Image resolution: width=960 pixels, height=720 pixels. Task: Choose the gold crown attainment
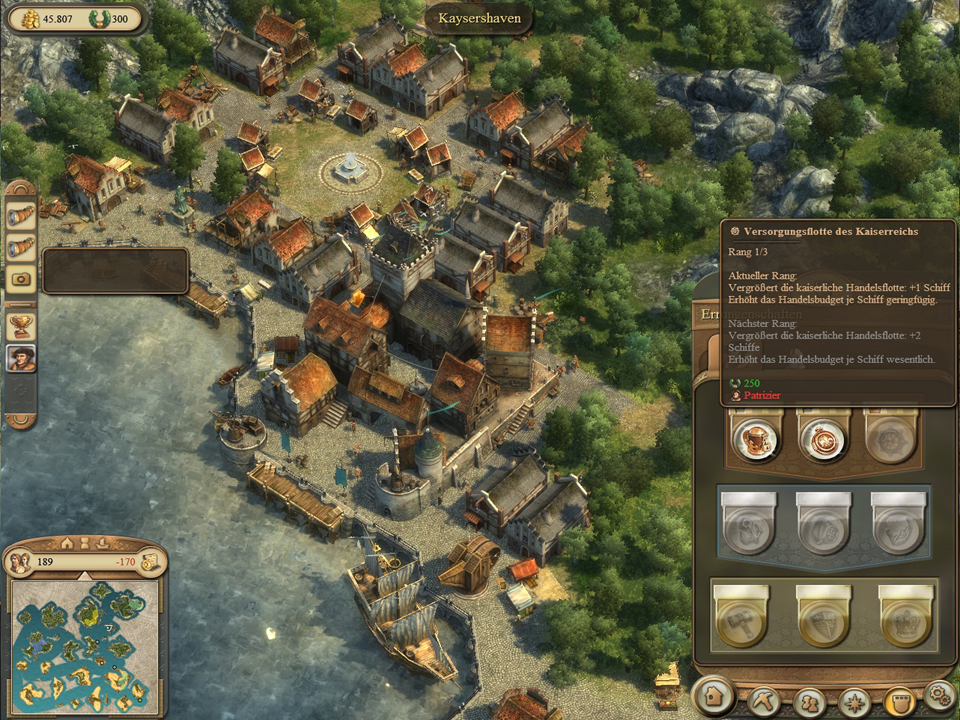(905, 623)
